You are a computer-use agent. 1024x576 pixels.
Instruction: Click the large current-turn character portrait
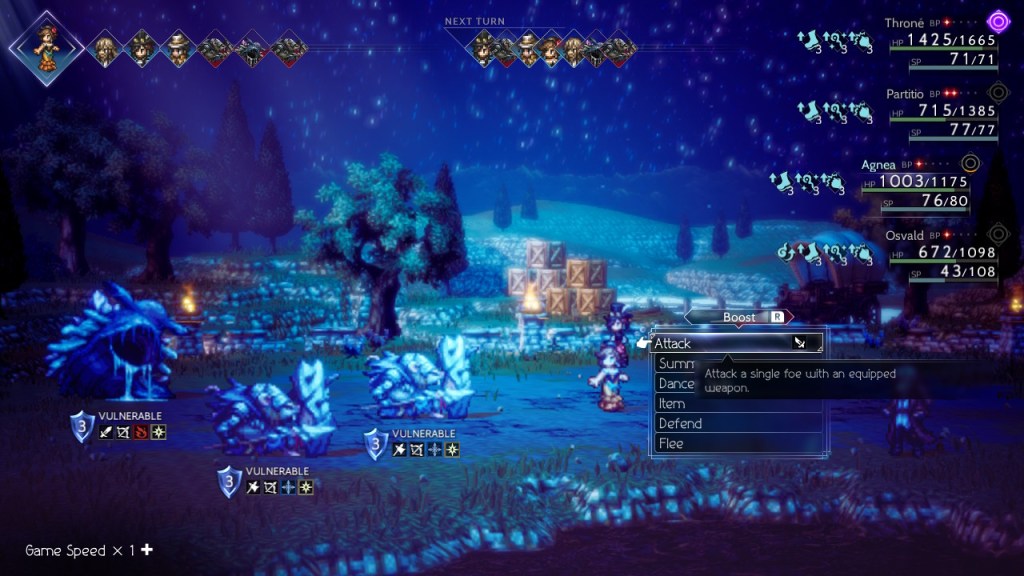click(x=45, y=45)
